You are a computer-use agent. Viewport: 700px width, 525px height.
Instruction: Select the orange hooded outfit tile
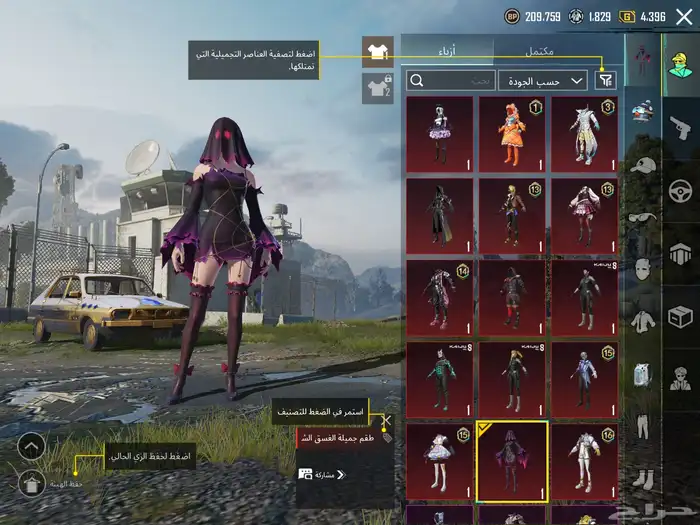(512, 133)
